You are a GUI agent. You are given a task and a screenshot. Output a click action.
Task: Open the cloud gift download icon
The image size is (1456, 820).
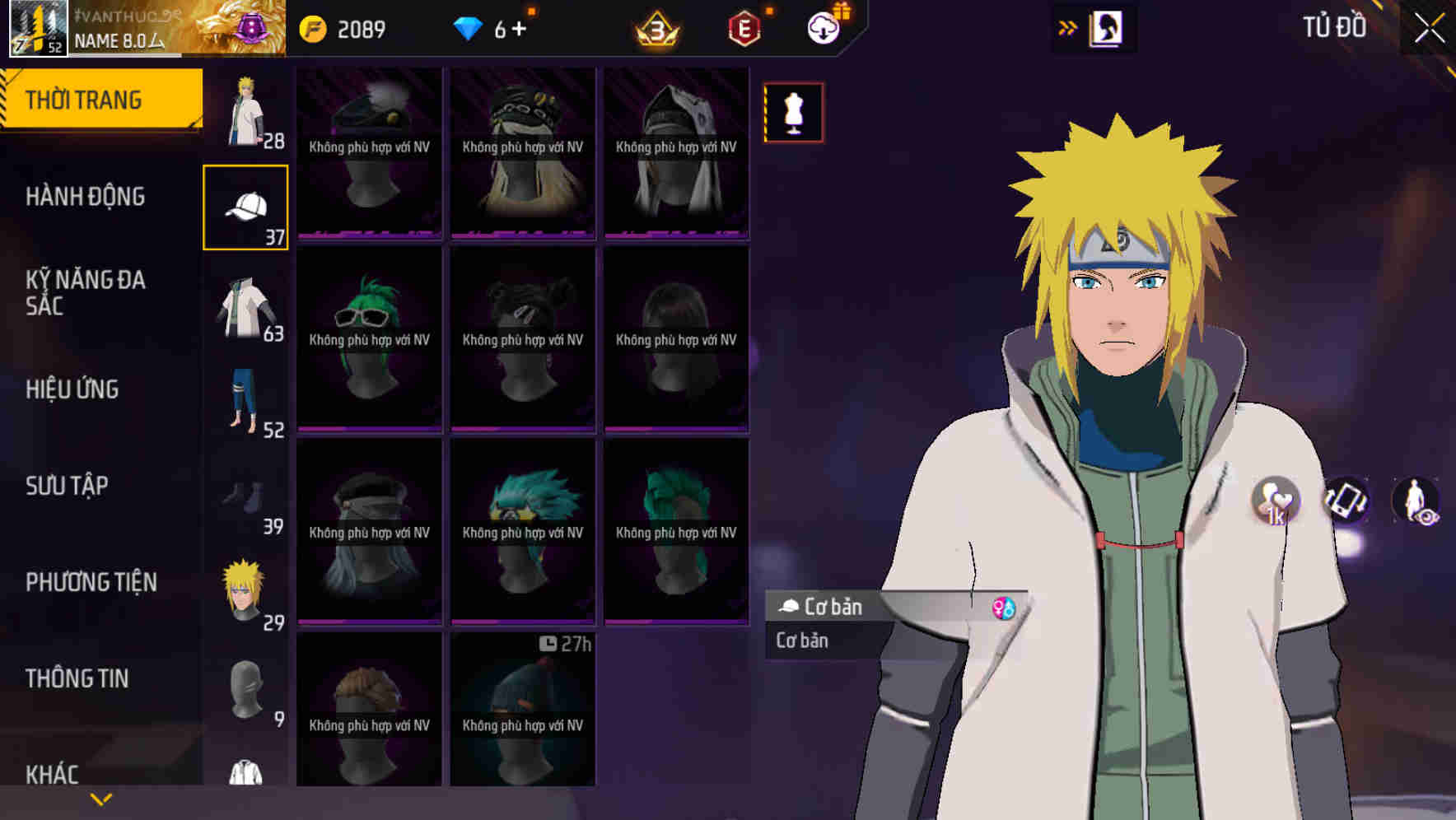[823, 26]
